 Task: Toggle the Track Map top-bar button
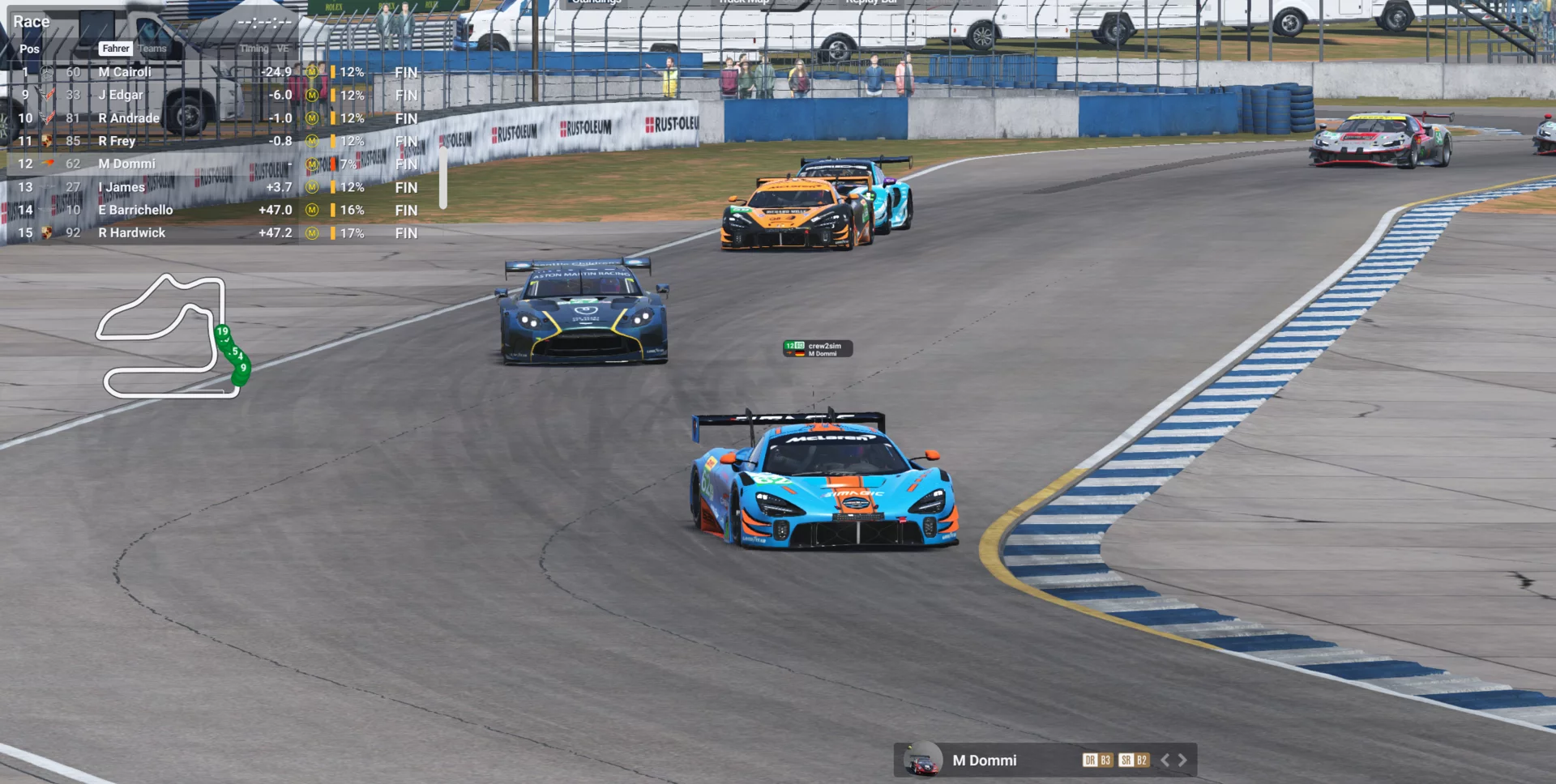pyautogui.click(x=743, y=2)
